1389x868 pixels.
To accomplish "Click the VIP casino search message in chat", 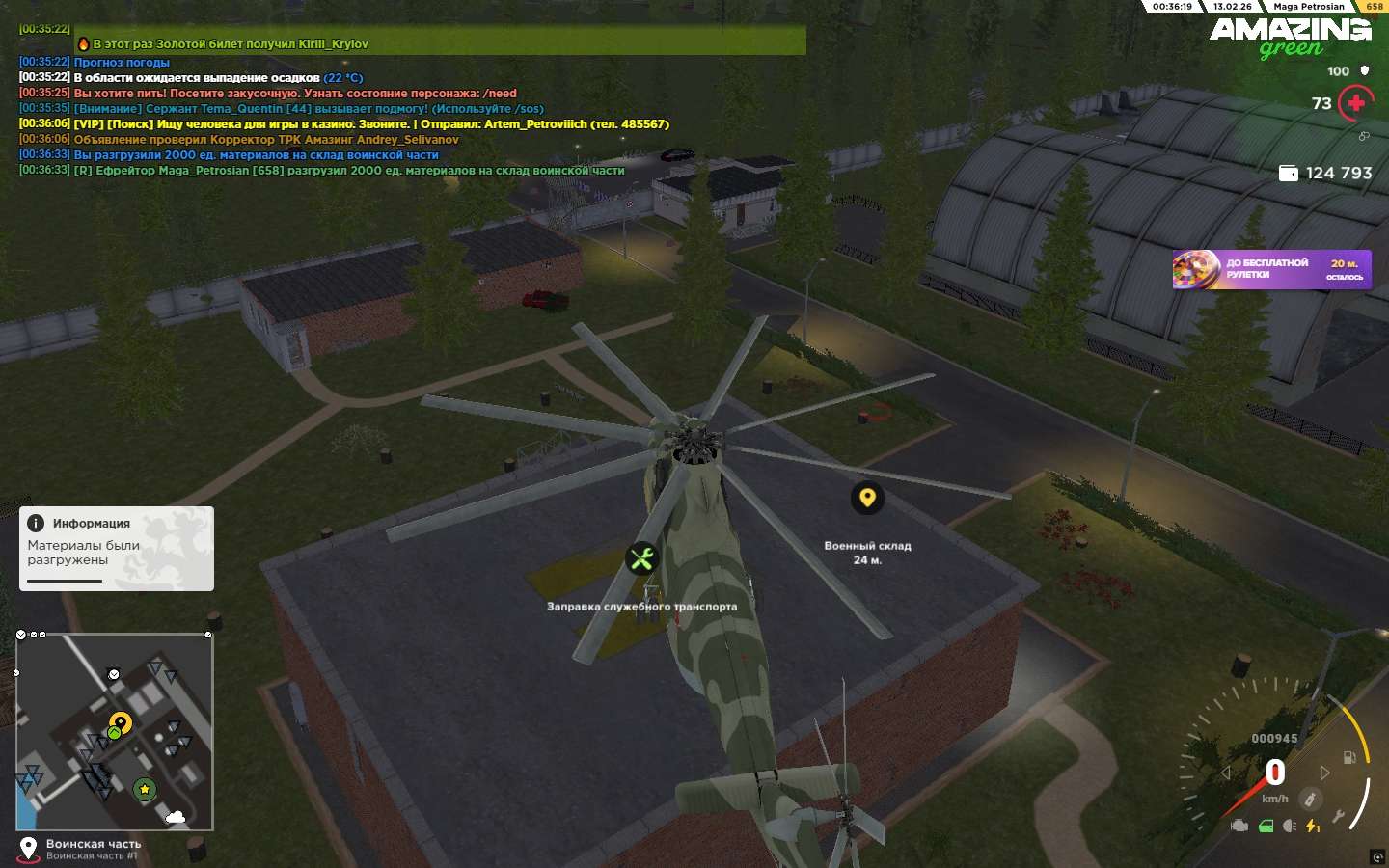I will click(370, 124).
